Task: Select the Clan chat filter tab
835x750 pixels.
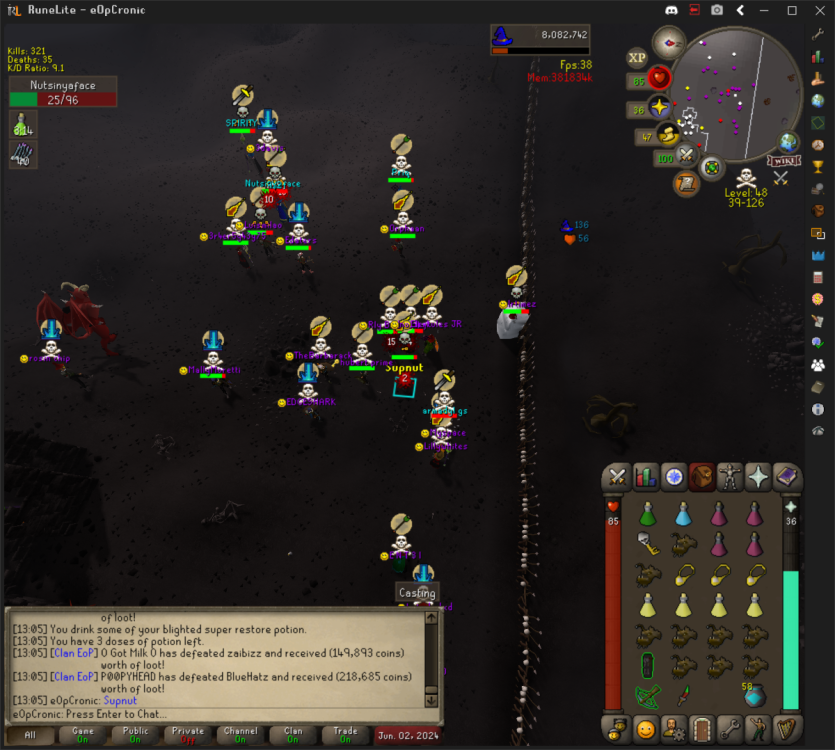Action: 293,735
